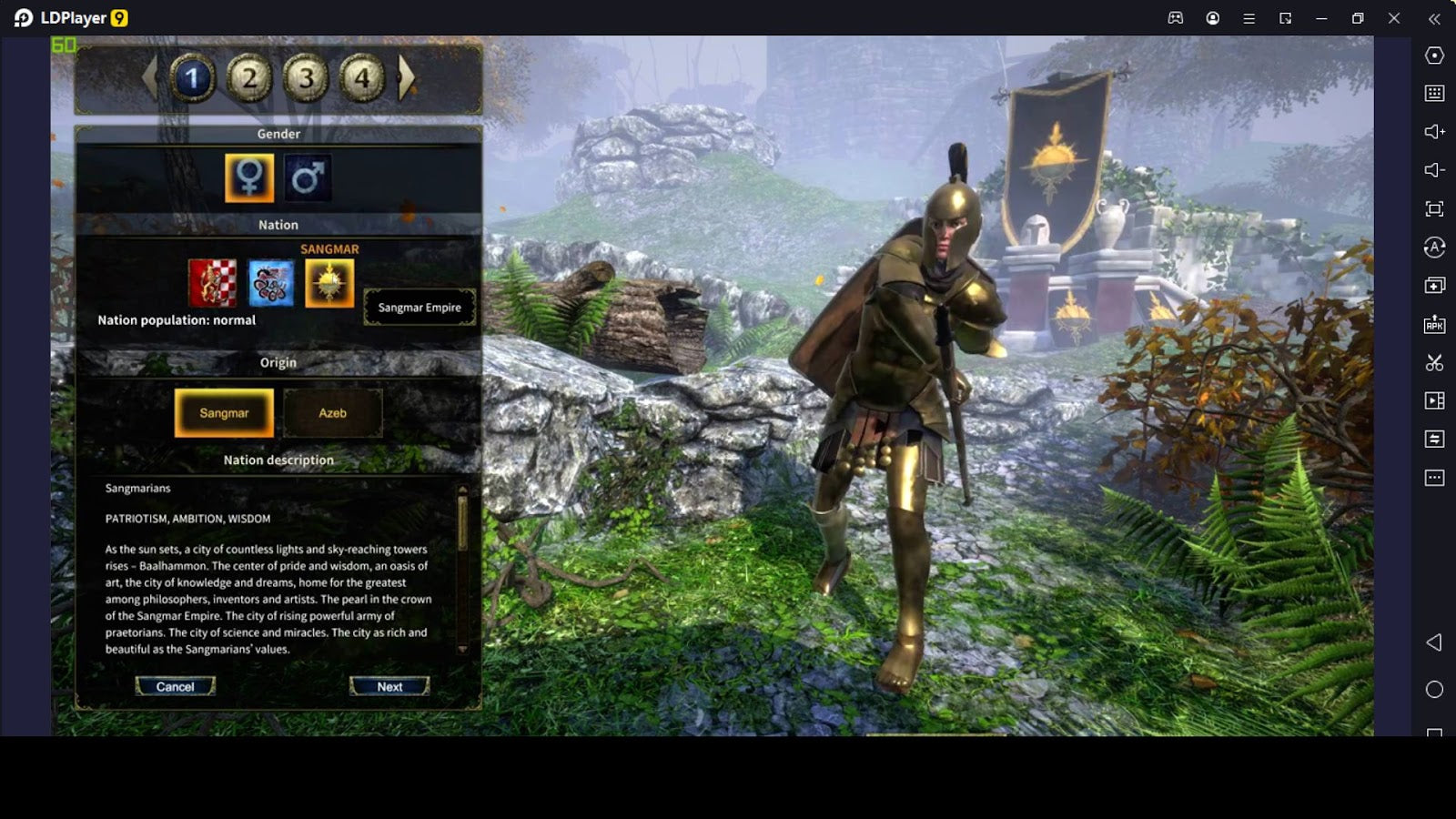This screenshot has width=1456, height=819.
Task: Go to character creation step 2
Action: click(248, 79)
